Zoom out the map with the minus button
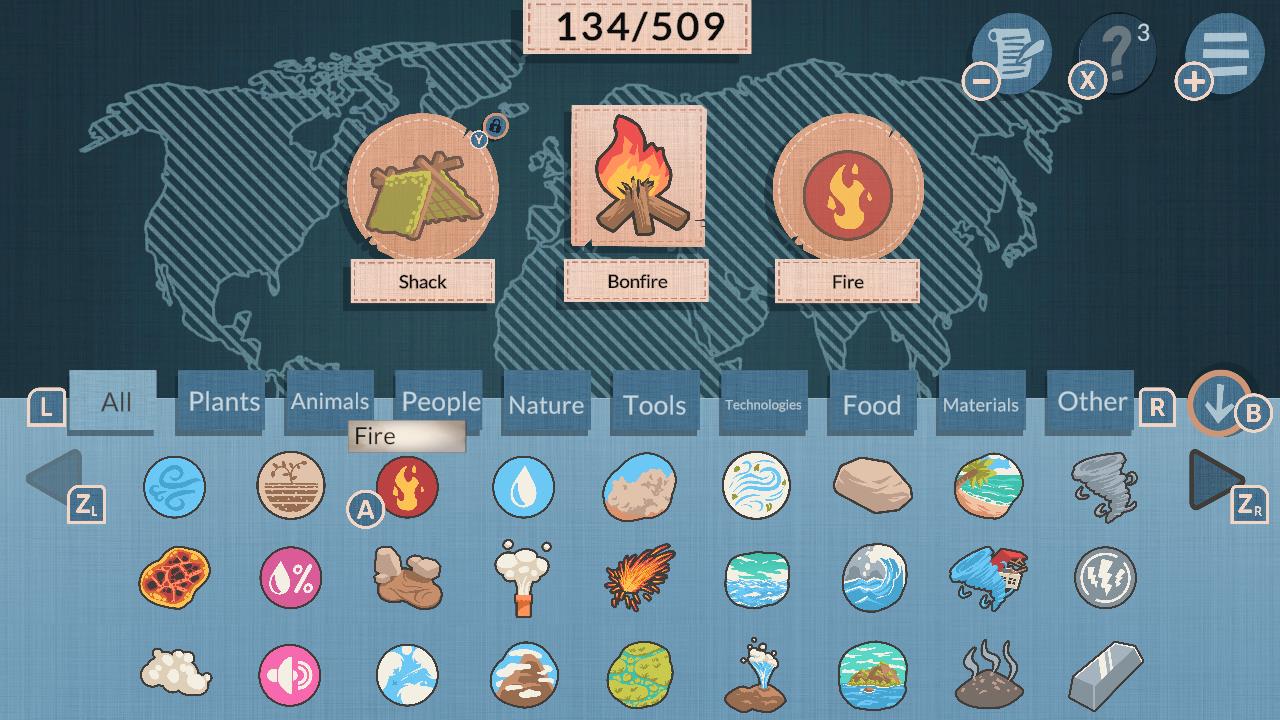Screen dimensions: 1280x720 (x=982, y=80)
